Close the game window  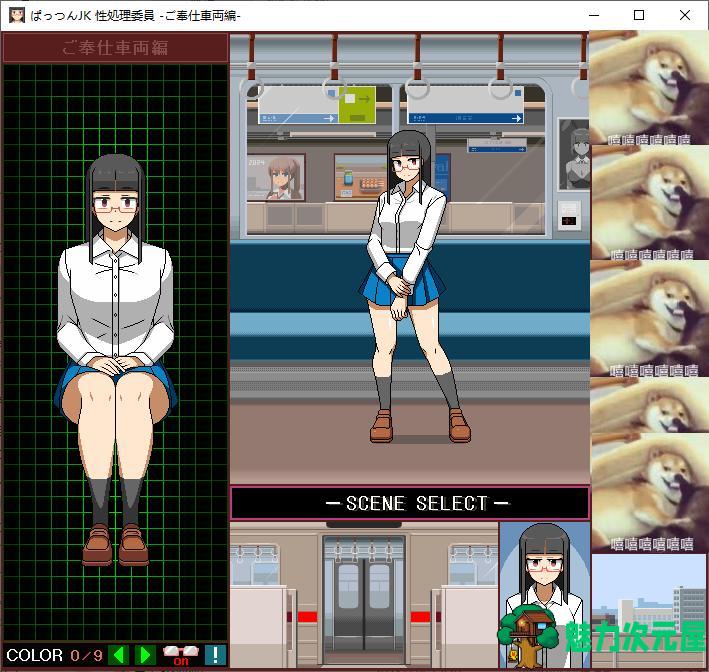point(685,15)
